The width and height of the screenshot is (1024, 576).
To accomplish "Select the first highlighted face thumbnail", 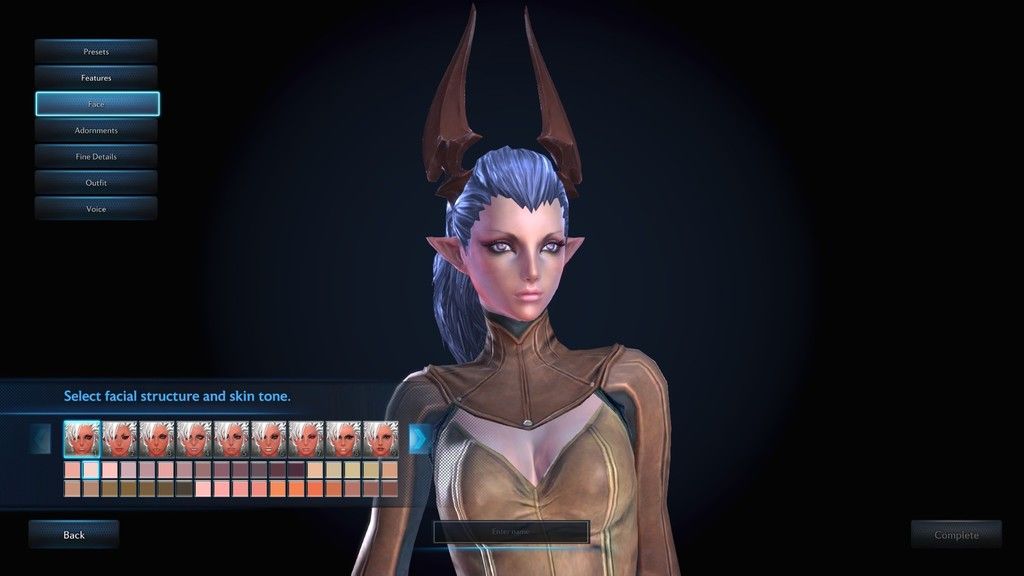I will [x=82, y=438].
